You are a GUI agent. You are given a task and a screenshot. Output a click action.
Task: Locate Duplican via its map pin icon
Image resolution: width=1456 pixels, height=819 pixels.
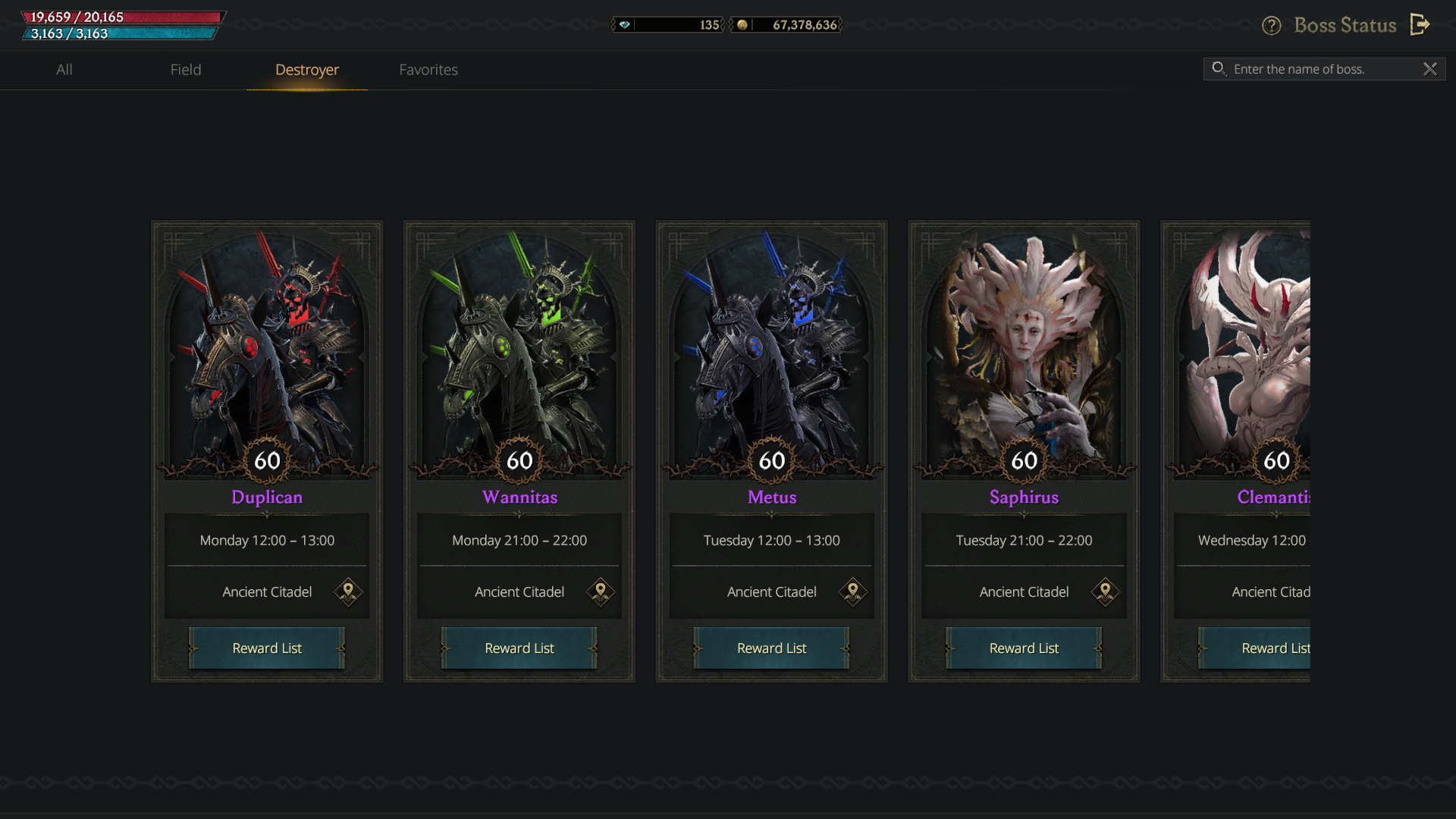[x=348, y=591]
